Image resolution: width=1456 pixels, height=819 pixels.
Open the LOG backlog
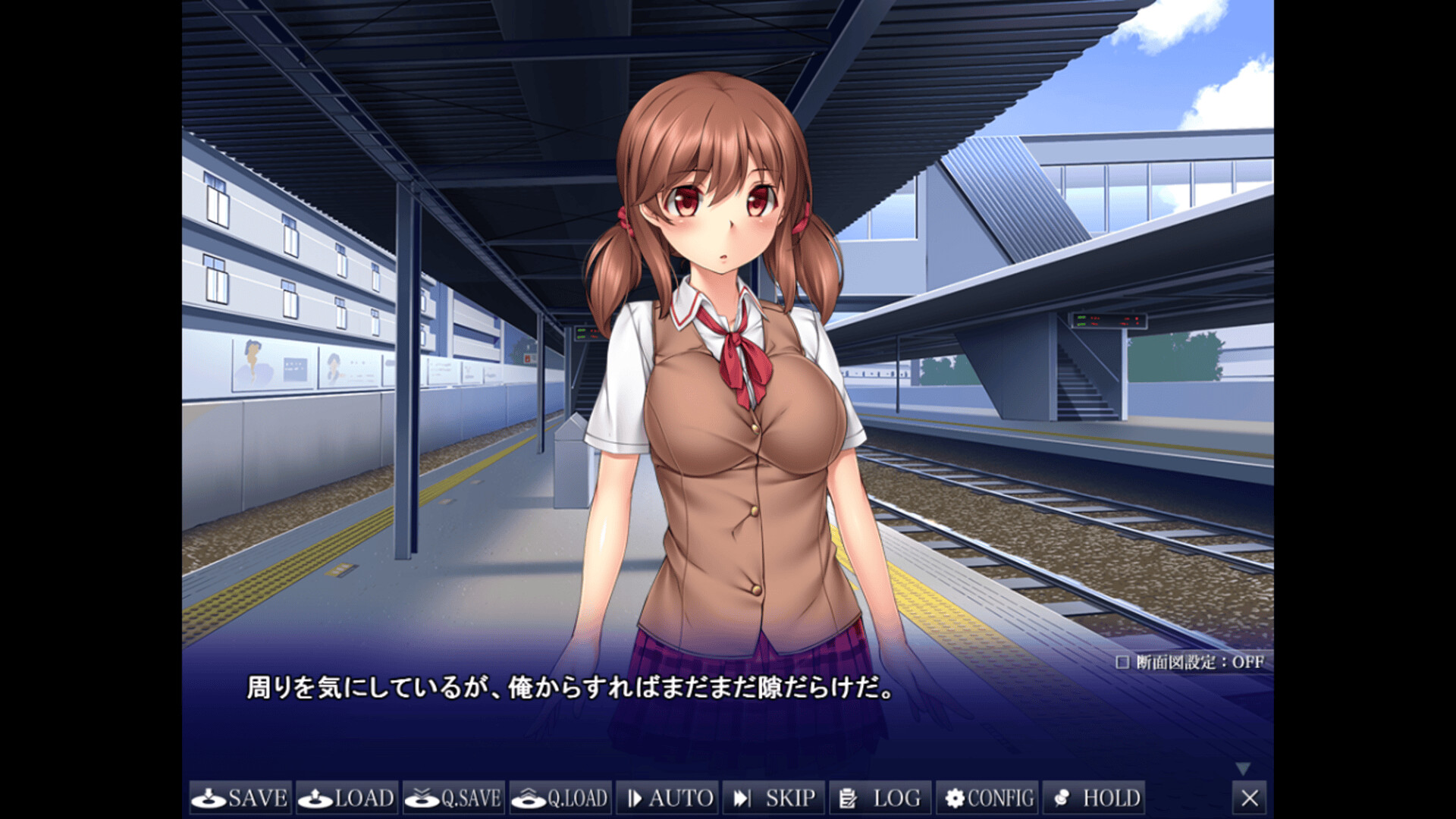click(880, 798)
